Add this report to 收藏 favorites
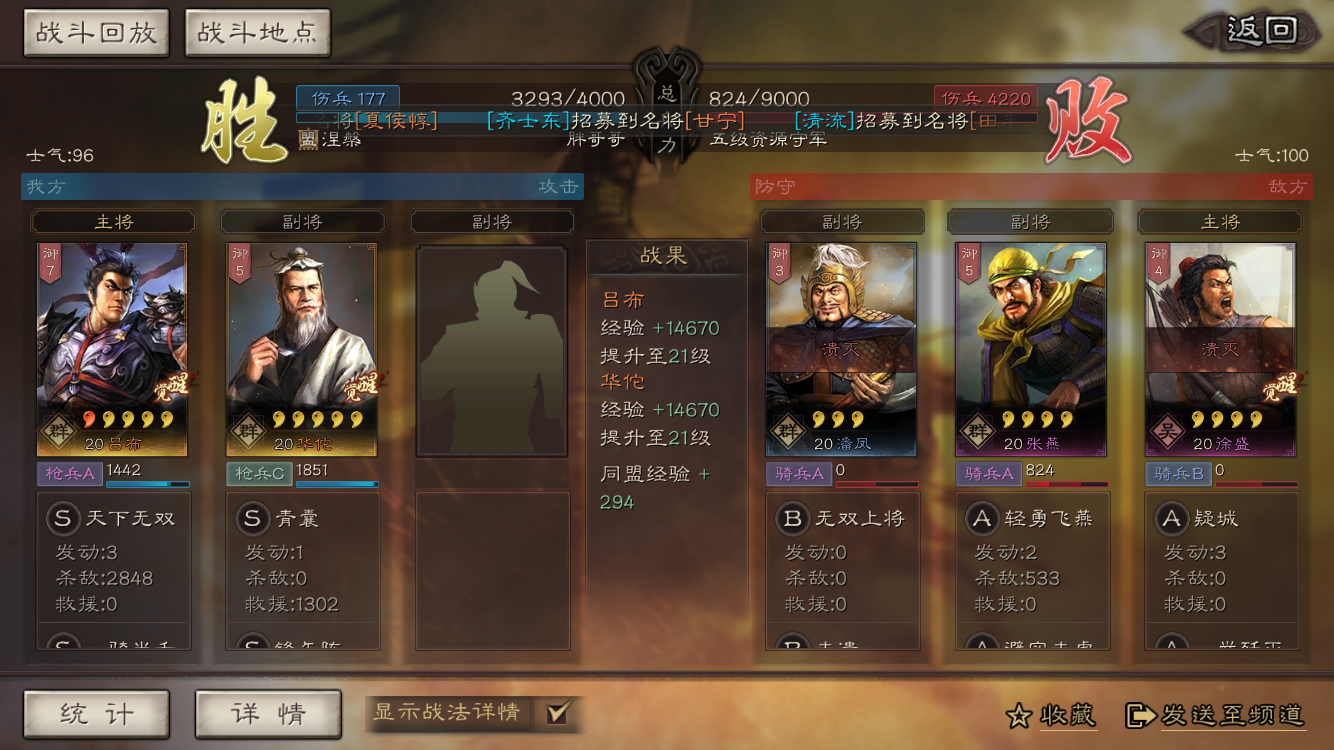 click(x=1051, y=715)
